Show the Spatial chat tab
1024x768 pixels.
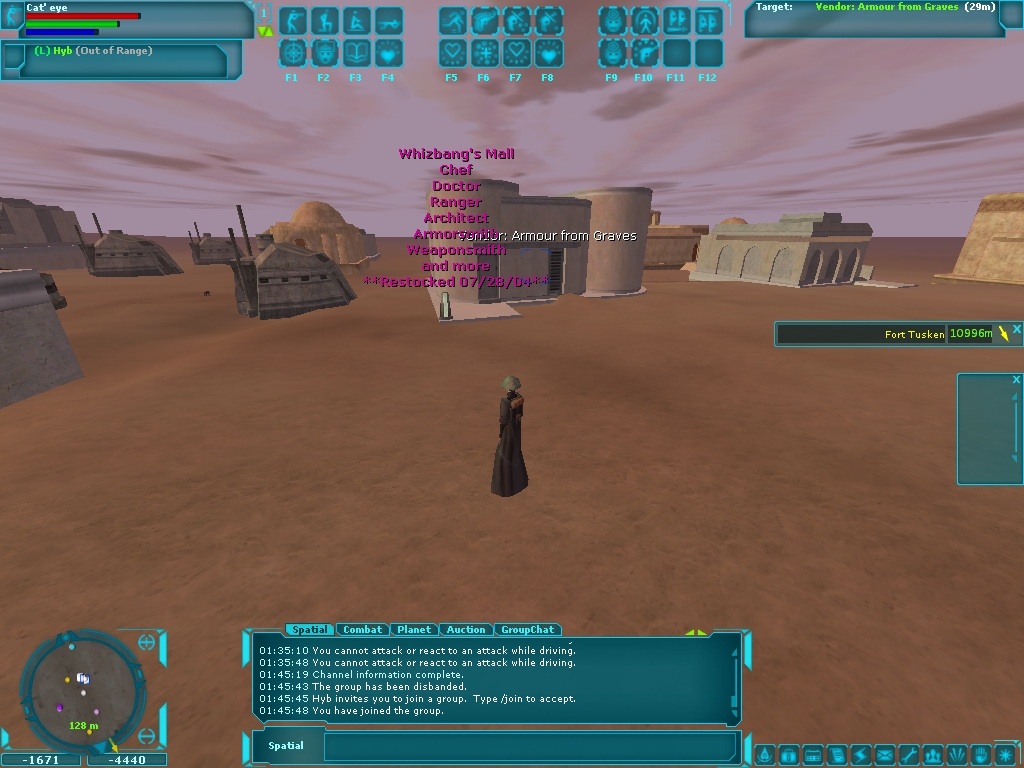pos(309,630)
